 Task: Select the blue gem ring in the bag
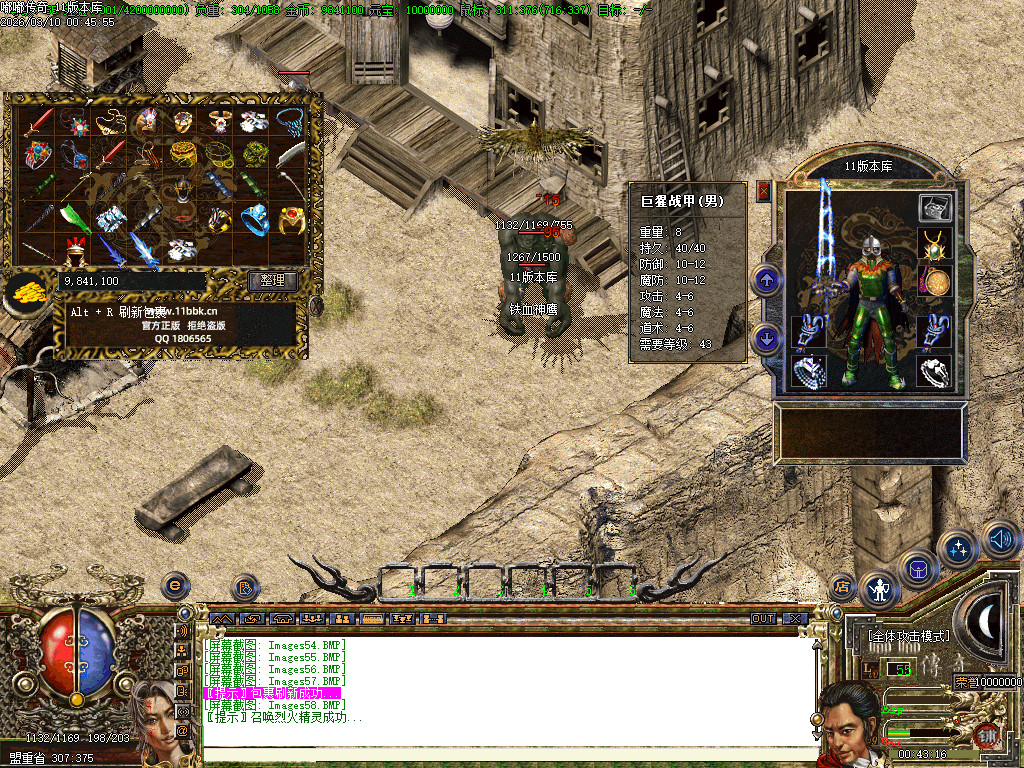pyautogui.click(x=255, y=217)
